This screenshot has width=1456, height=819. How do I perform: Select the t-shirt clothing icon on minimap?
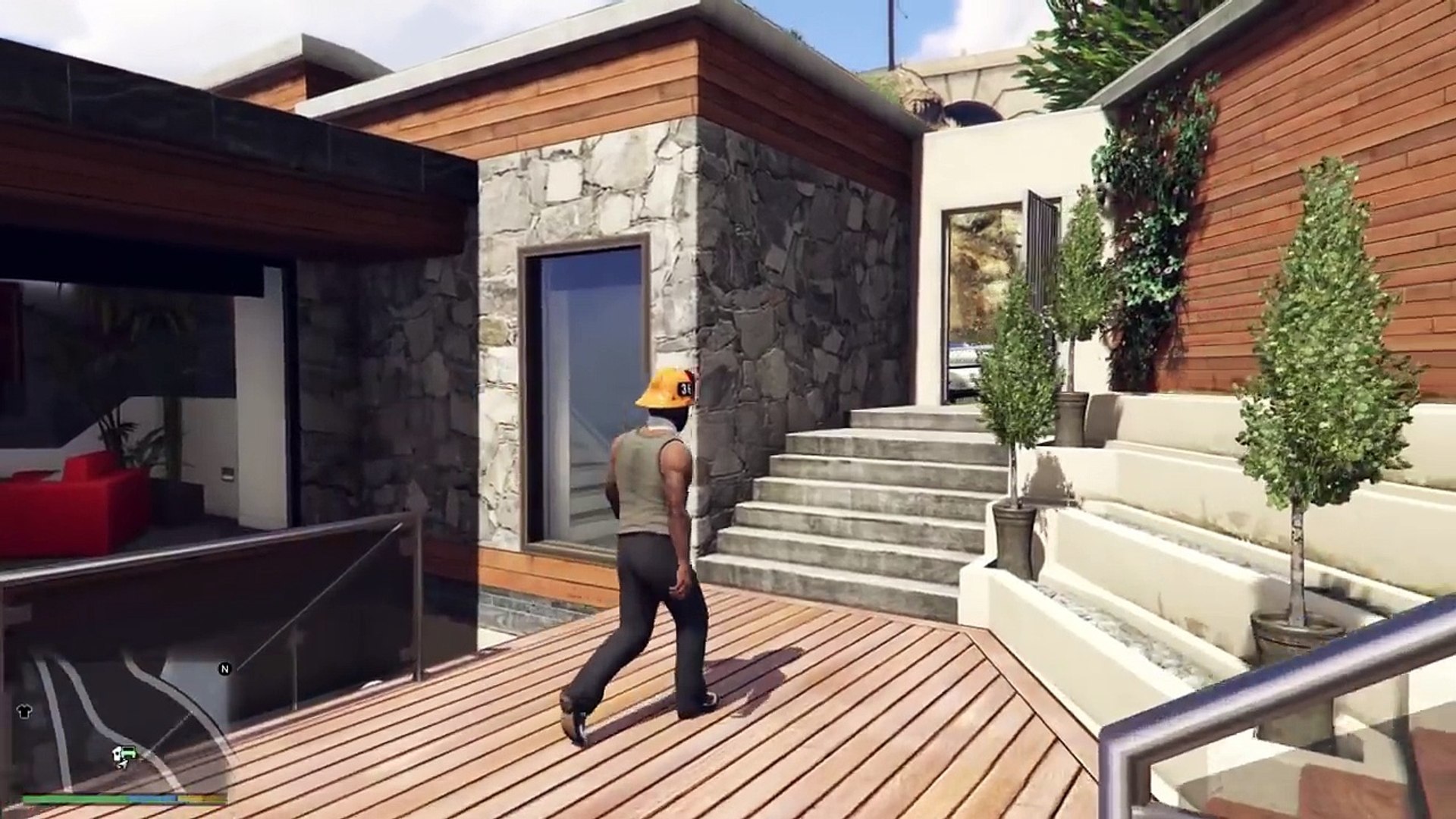click(24, 711)
